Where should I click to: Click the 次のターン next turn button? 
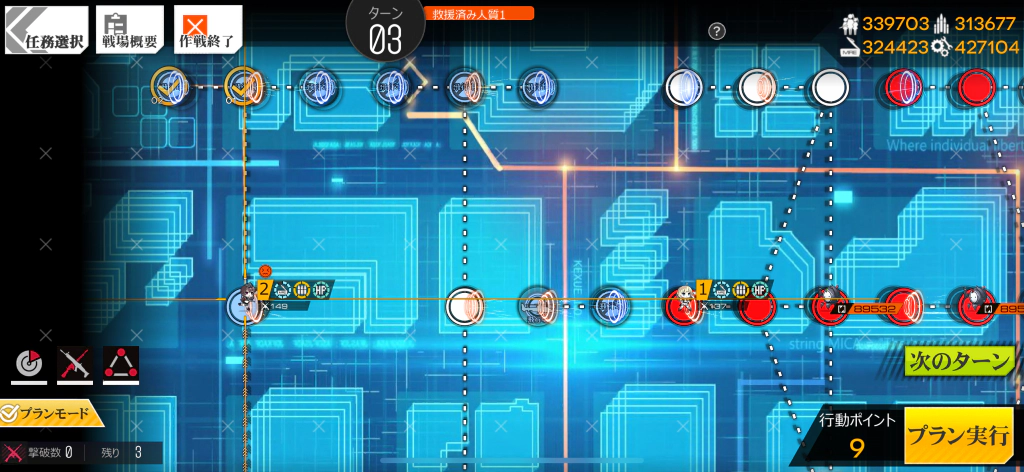(x=958, y=361)
